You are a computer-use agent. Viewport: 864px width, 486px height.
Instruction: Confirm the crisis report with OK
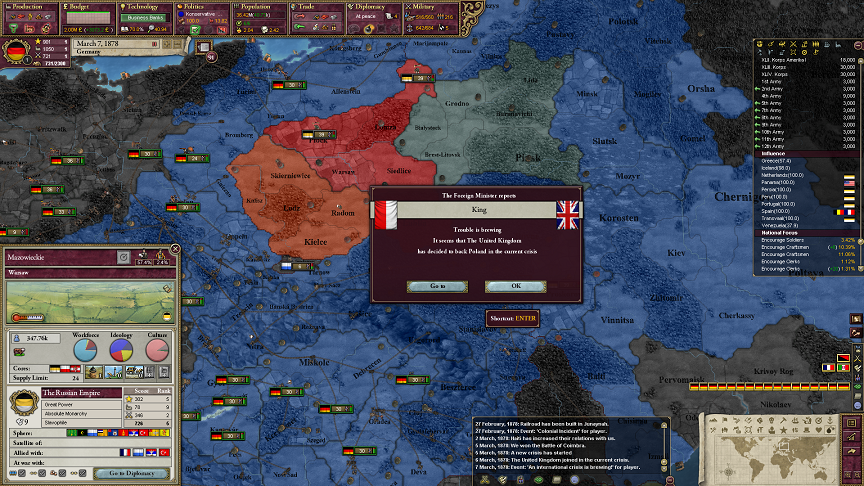[515, 286]
